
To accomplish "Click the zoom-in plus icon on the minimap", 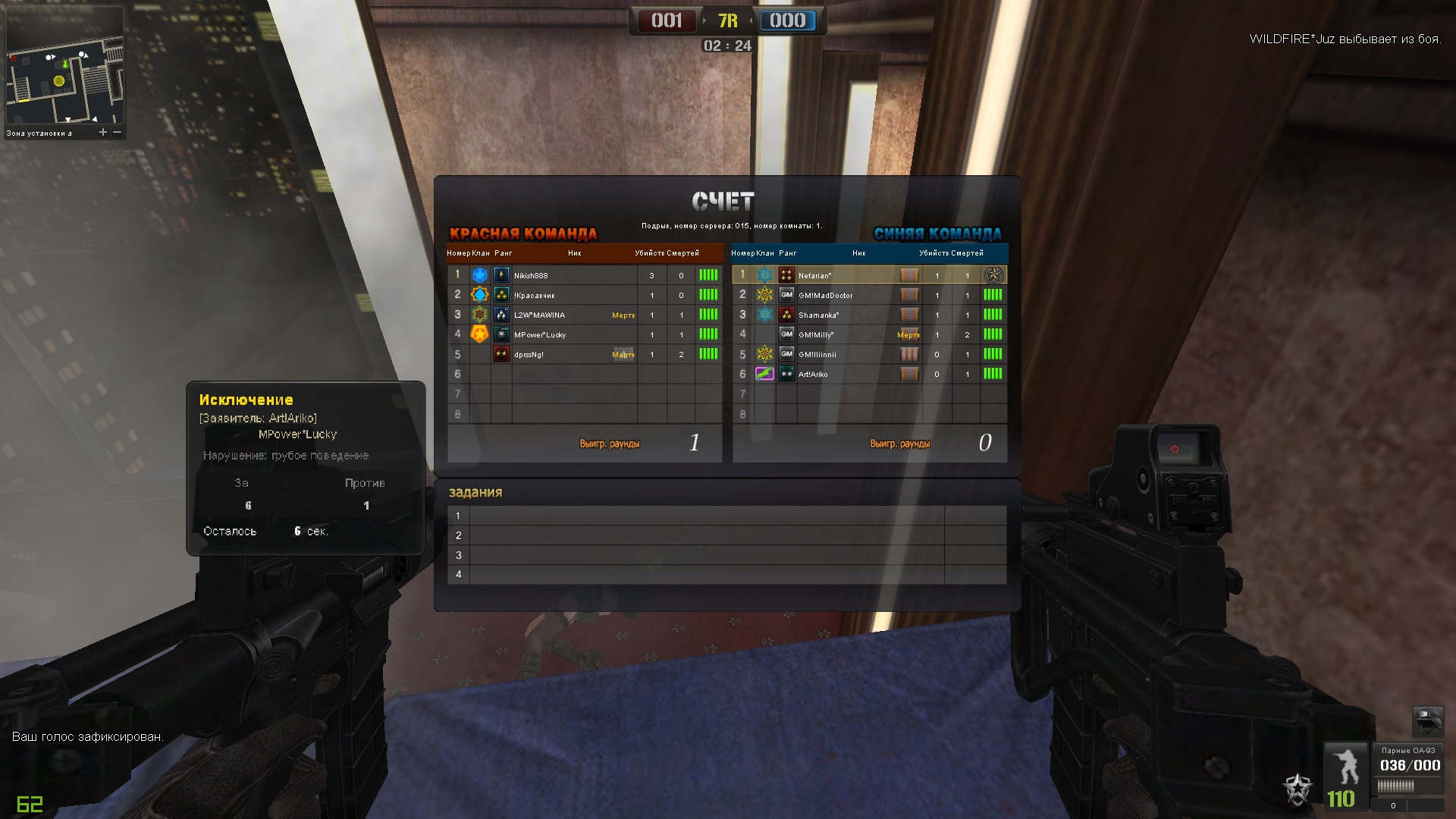I will (102, 131).
